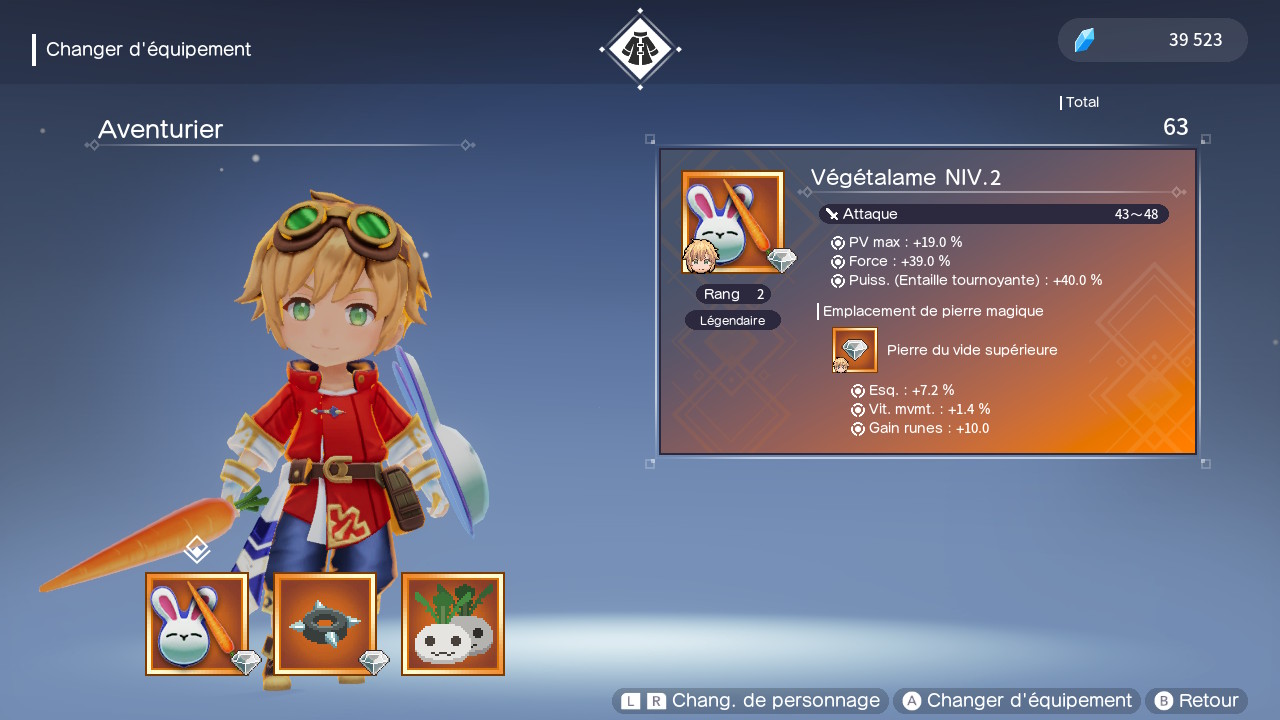Screen dimensions: 1280x720
Task: Select the Végétalame carrot weapon slot
Action: coord(197,624)
